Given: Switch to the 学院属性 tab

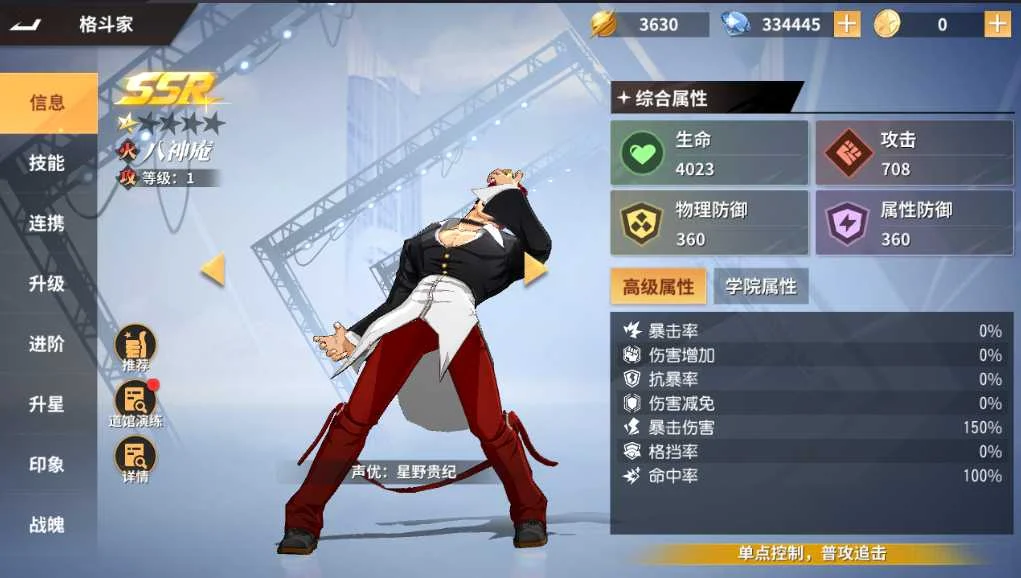Looking at the screenshot, I should coord(761,287).
